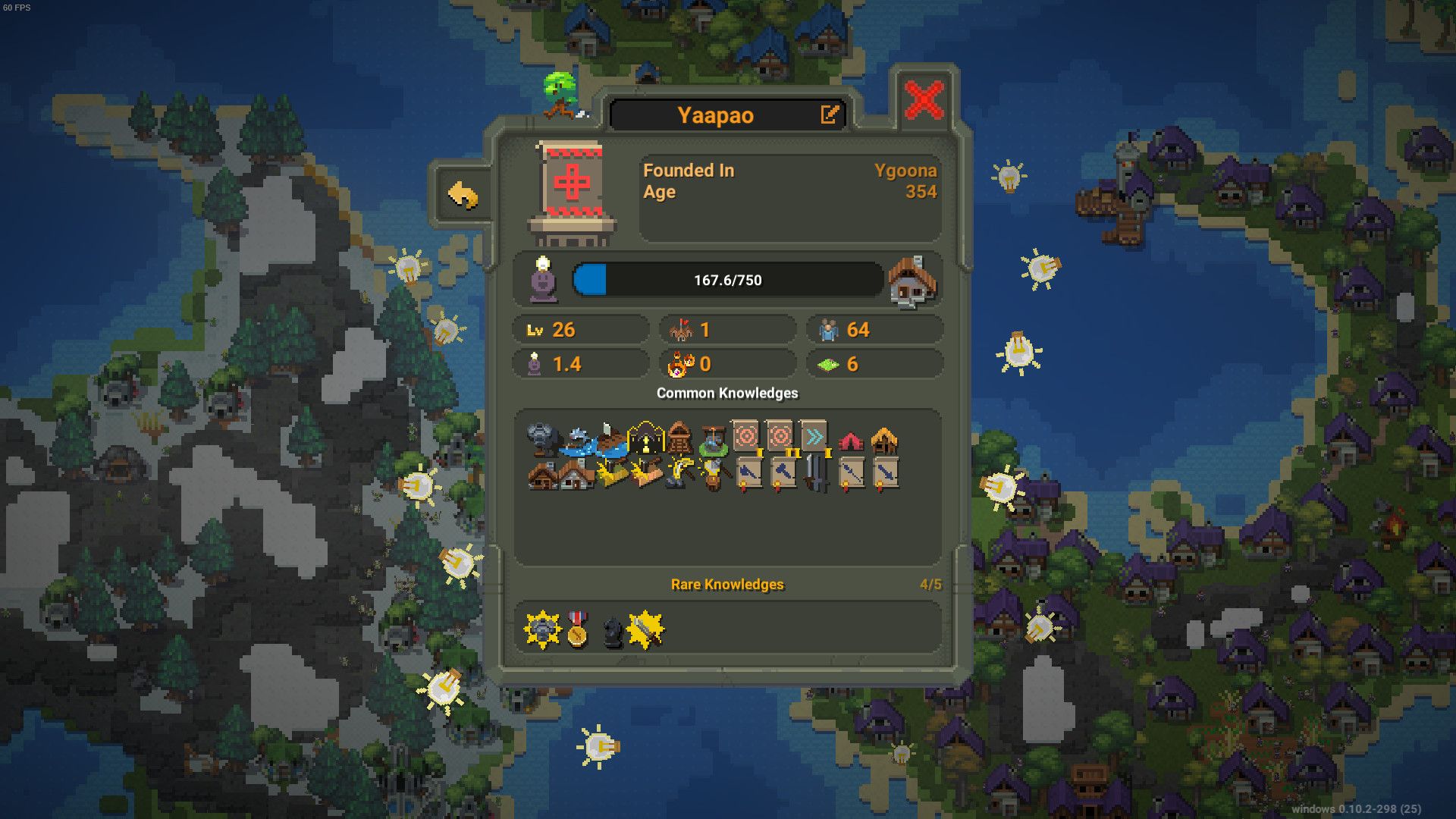Image resolution: width=1456 pixels, height=819 pixels.
Task: Click the cyan double-chevron scroll knowledge
Action: coord(814,438)
